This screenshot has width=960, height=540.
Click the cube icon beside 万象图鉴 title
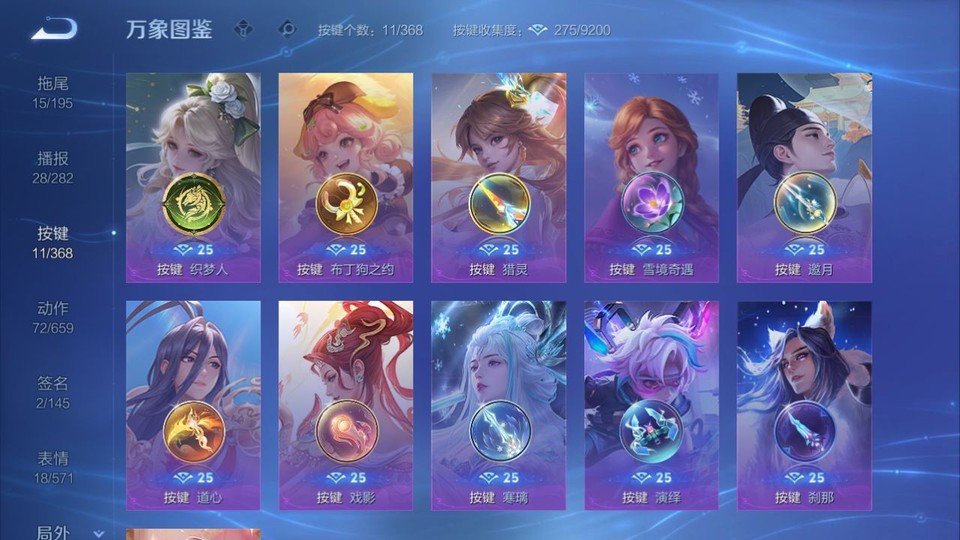[243, 29]
